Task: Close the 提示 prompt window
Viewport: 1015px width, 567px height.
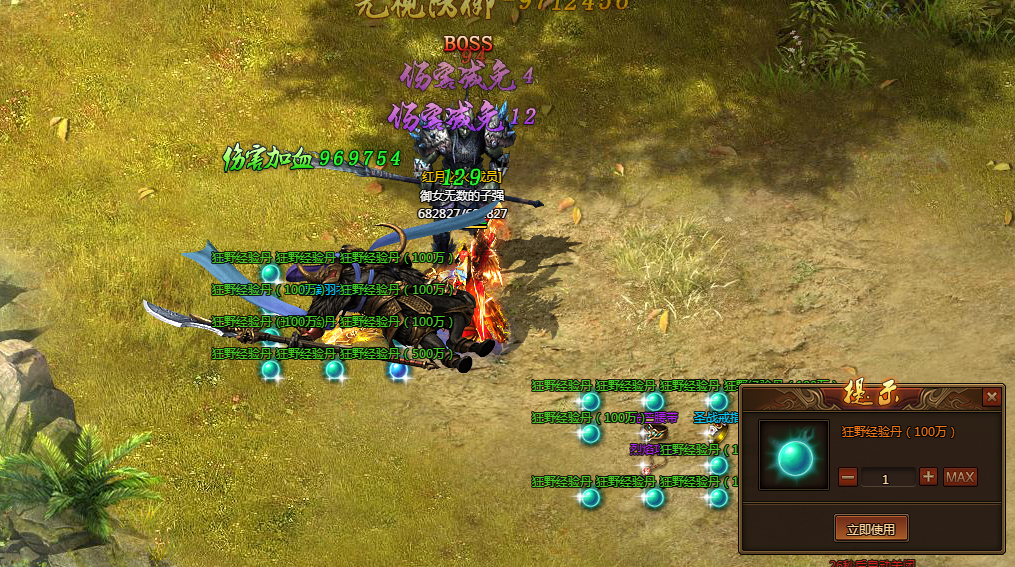Action: [991, 397]
